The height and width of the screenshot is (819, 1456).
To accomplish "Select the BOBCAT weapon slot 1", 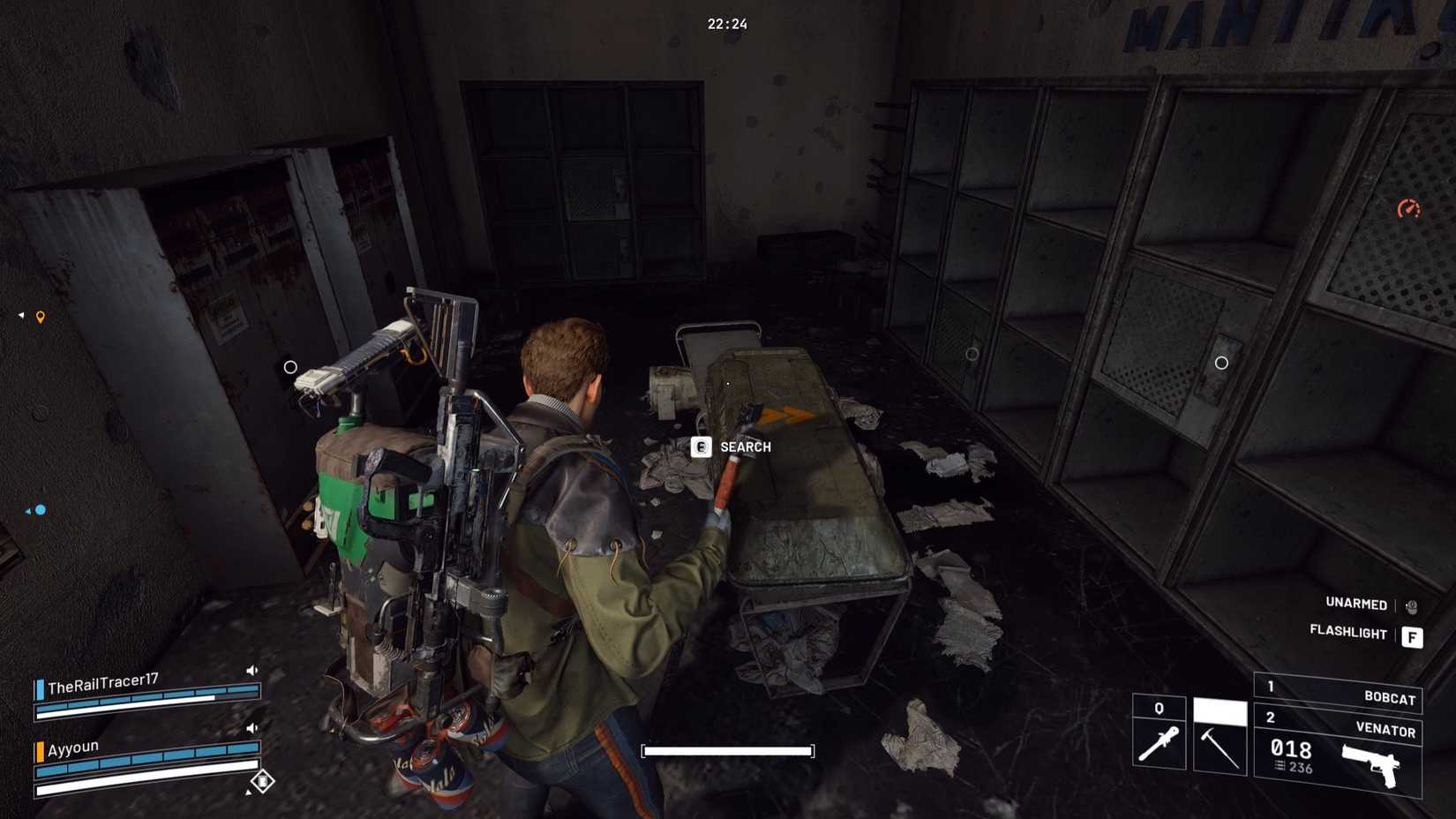I will click(x=1391, y=696).
